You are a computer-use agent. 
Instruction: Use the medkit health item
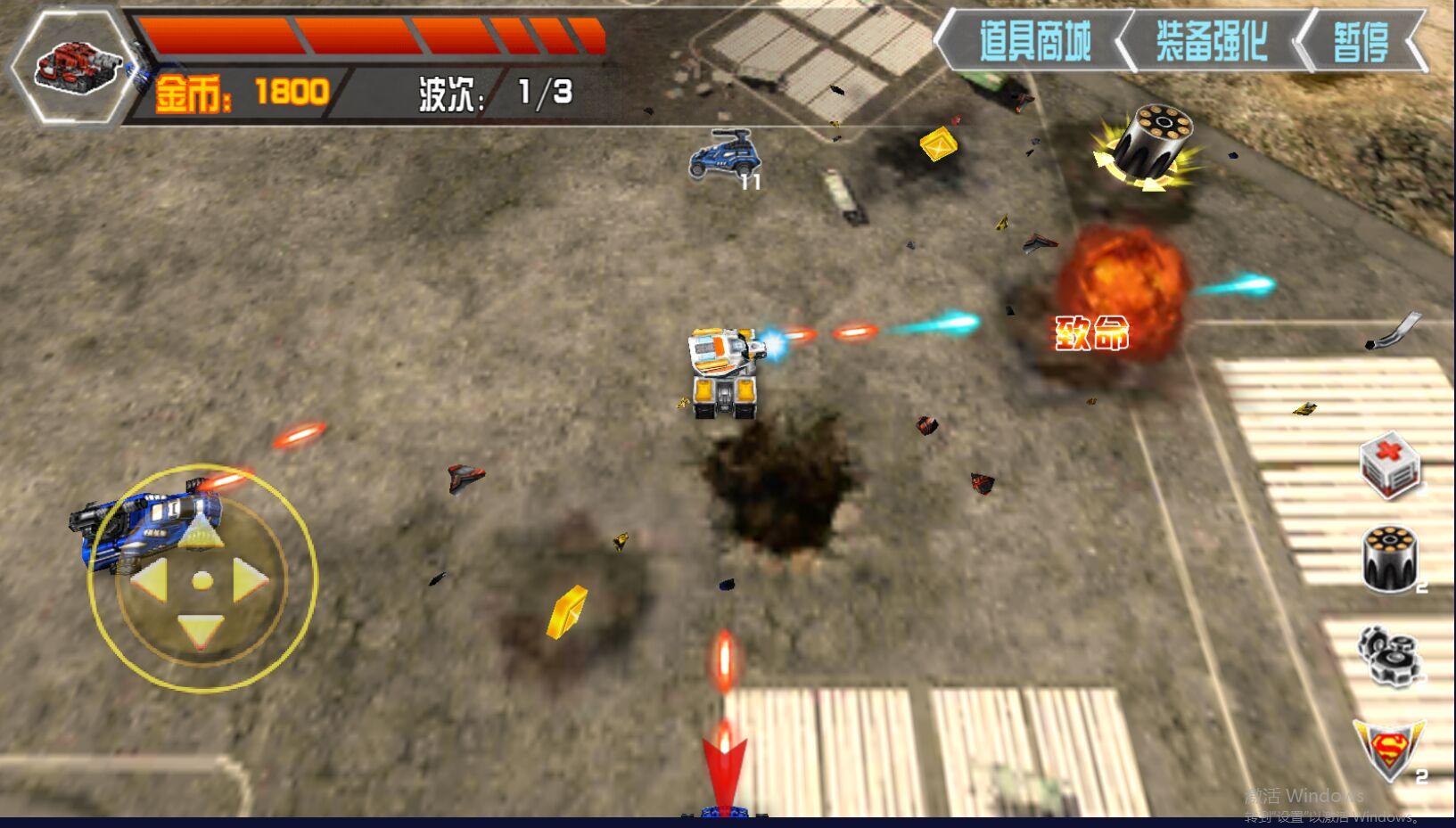pyautogui.click(x=1389, y=466)
